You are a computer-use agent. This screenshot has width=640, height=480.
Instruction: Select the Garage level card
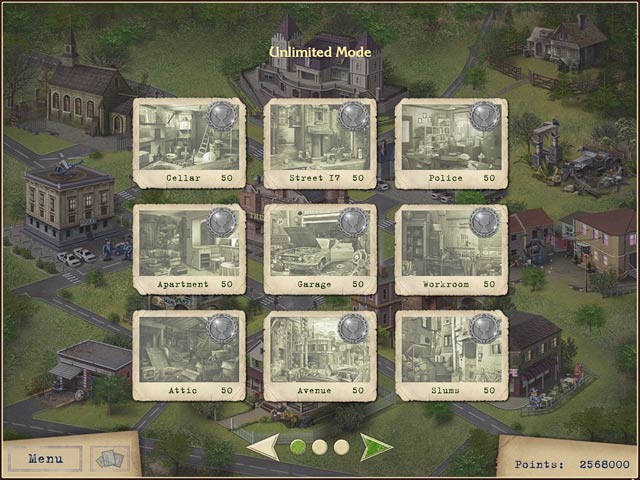pyautogui.click(x=320, y=250)
